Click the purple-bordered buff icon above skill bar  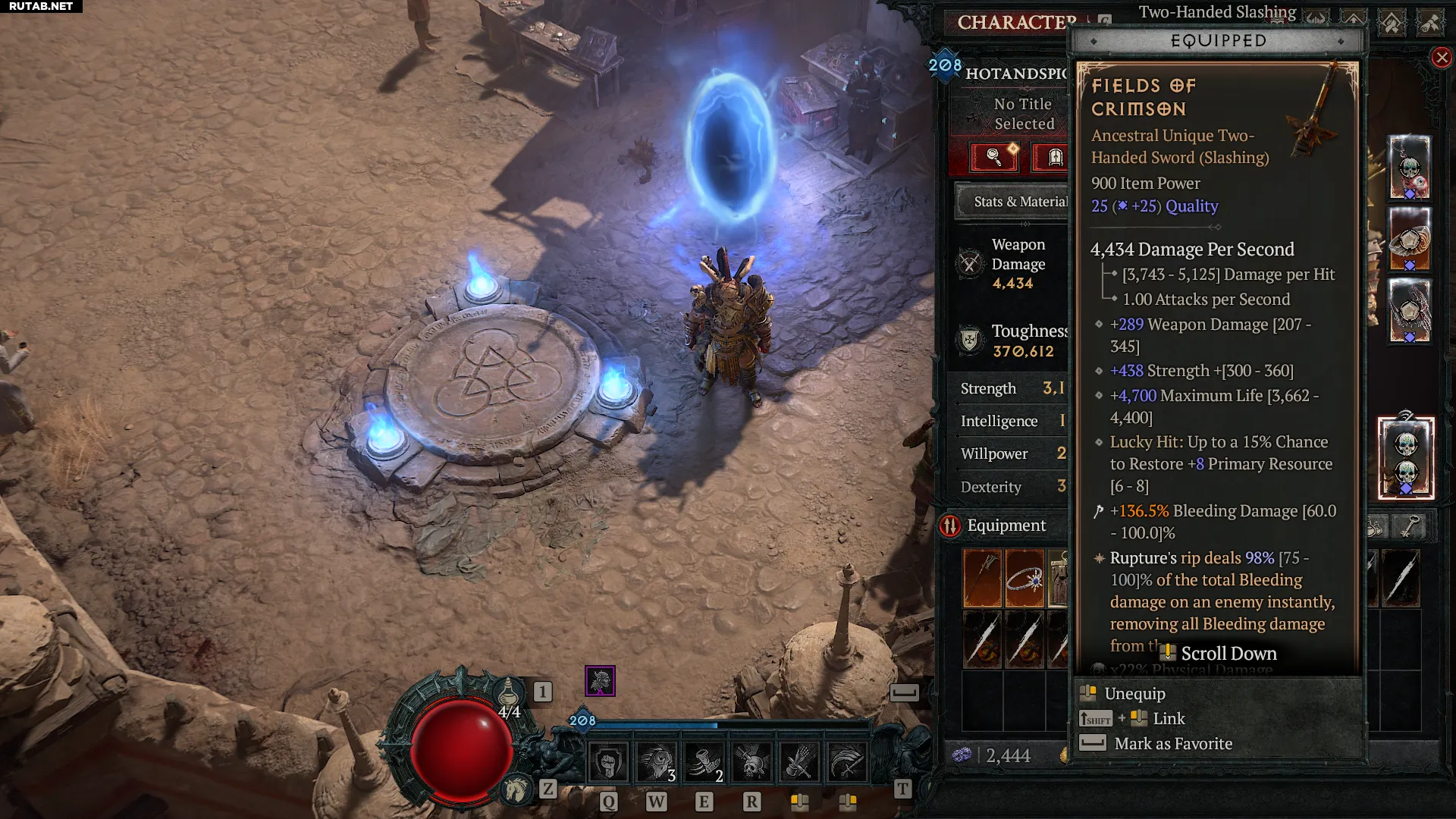(x=600, y=681)
